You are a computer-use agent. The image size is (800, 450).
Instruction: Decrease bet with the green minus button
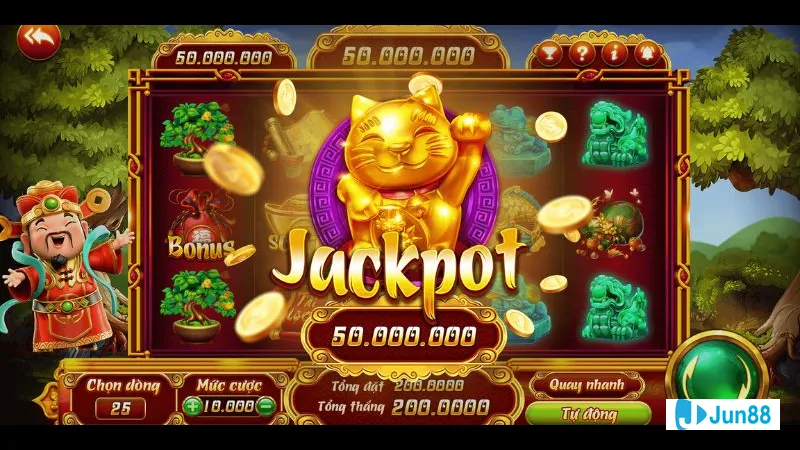point(266,406)
